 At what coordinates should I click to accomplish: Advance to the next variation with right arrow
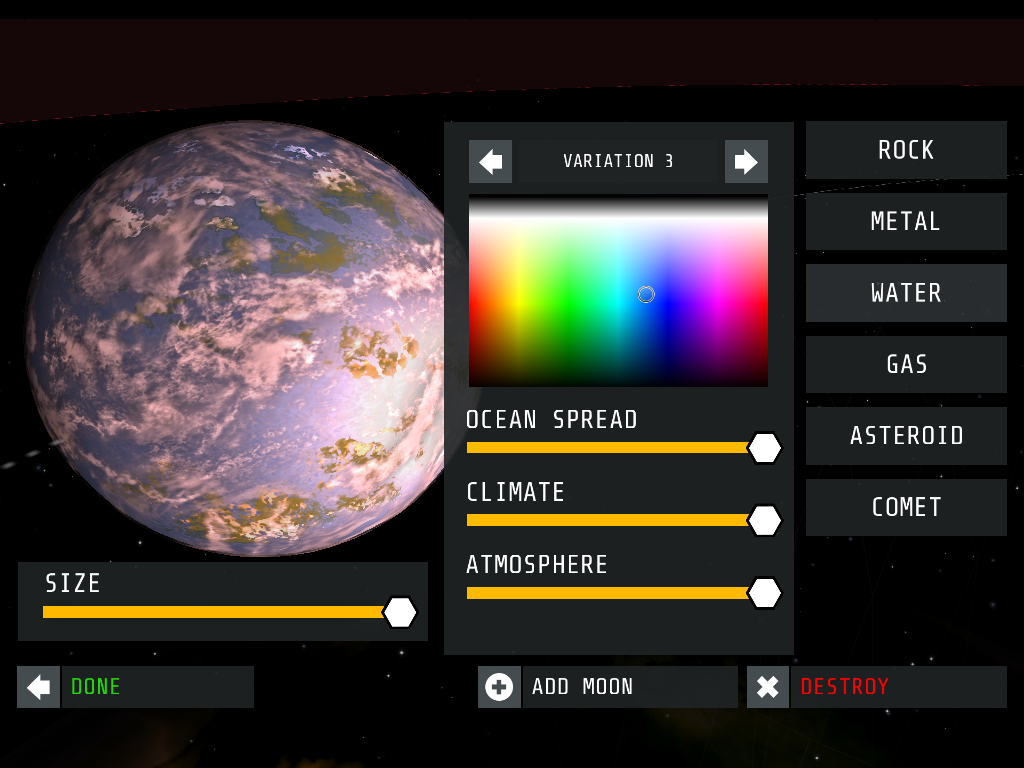(x=746, y=162)
